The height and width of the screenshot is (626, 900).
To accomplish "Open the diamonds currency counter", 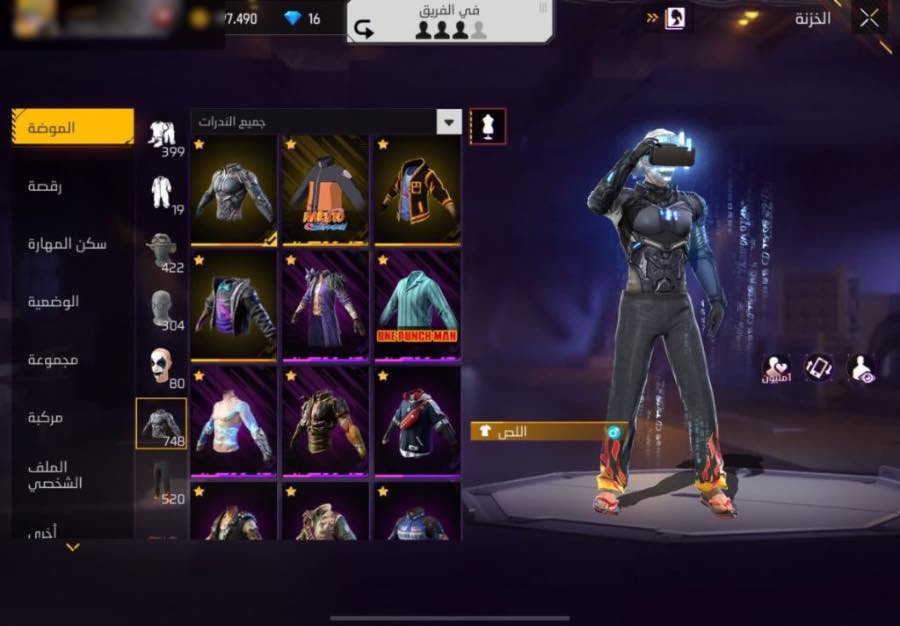I will click(x=300, y=18).
